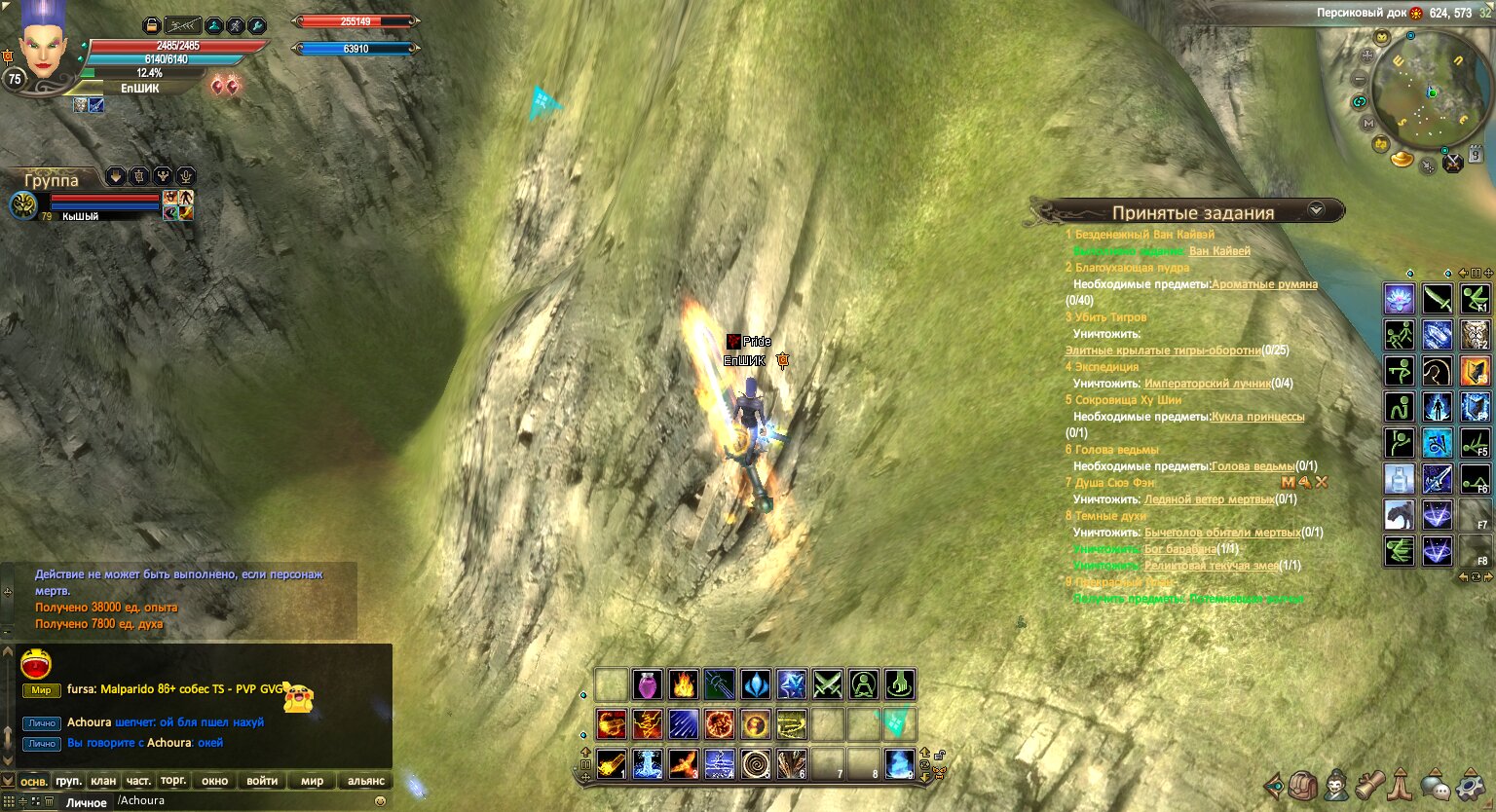Switch chat to the клан tab

click(103, 781)
